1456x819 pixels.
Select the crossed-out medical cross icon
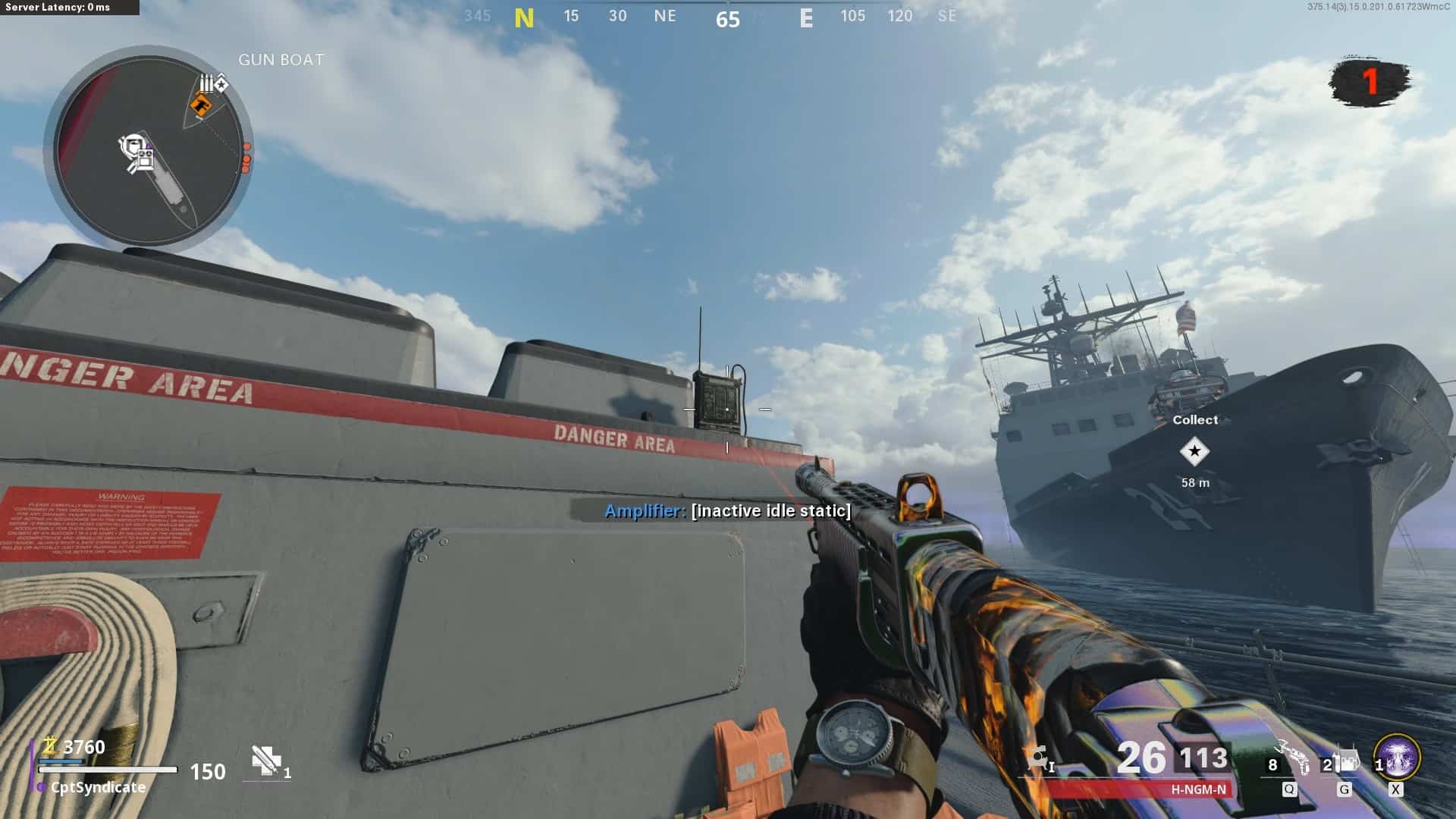pyautogui.click(x=265, y=759)
